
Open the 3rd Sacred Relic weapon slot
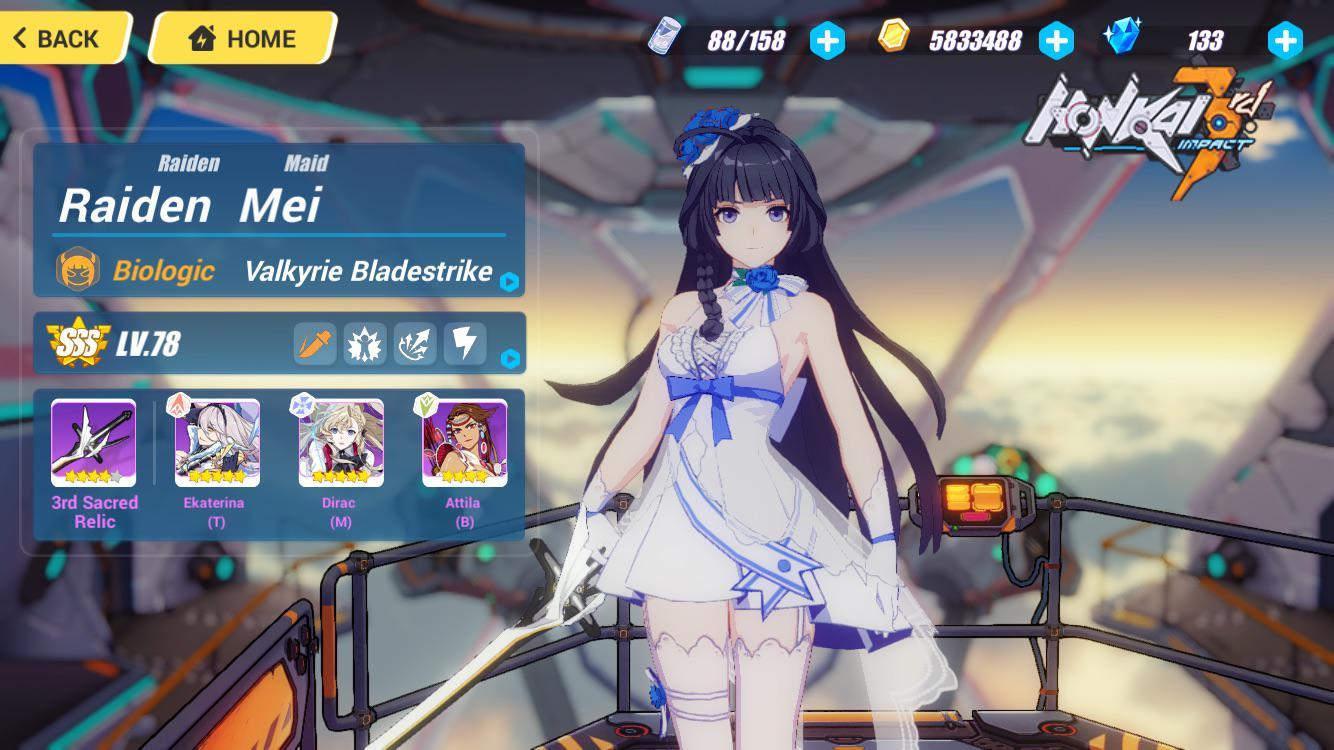[x=94, y=443]
